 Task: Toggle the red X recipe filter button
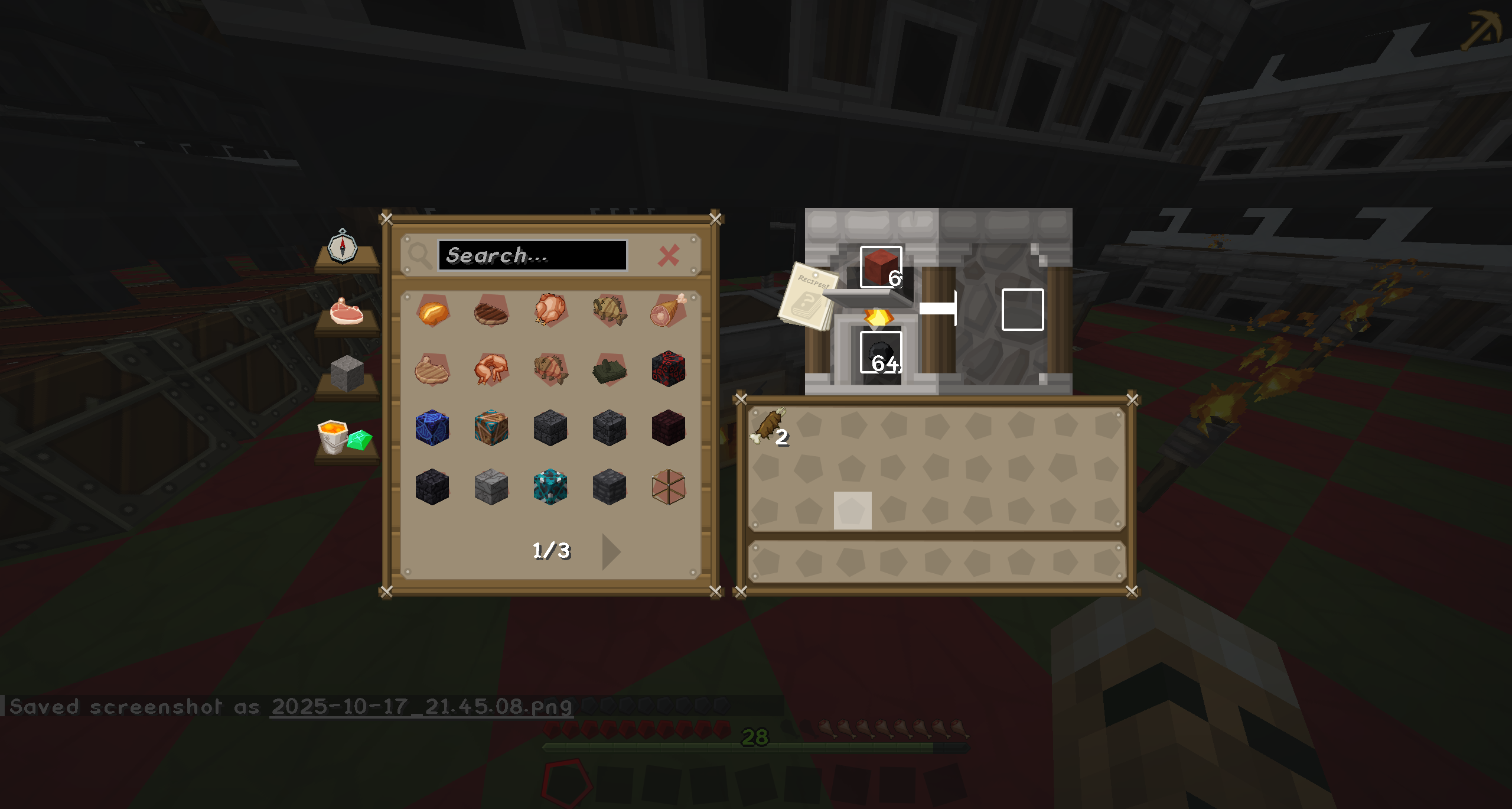pyautogui.click(x=669, y=256)
